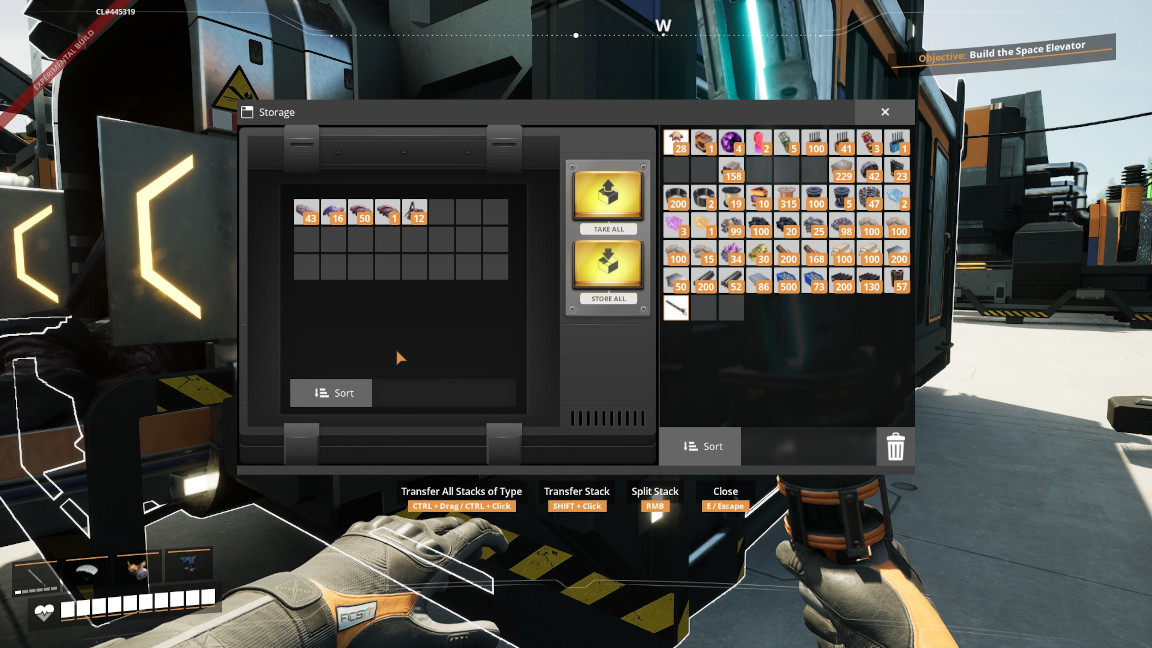Screen dimensions: 1152x648
Task: Select the purple orb stack of 4
Action: click(x=732, y=142)
